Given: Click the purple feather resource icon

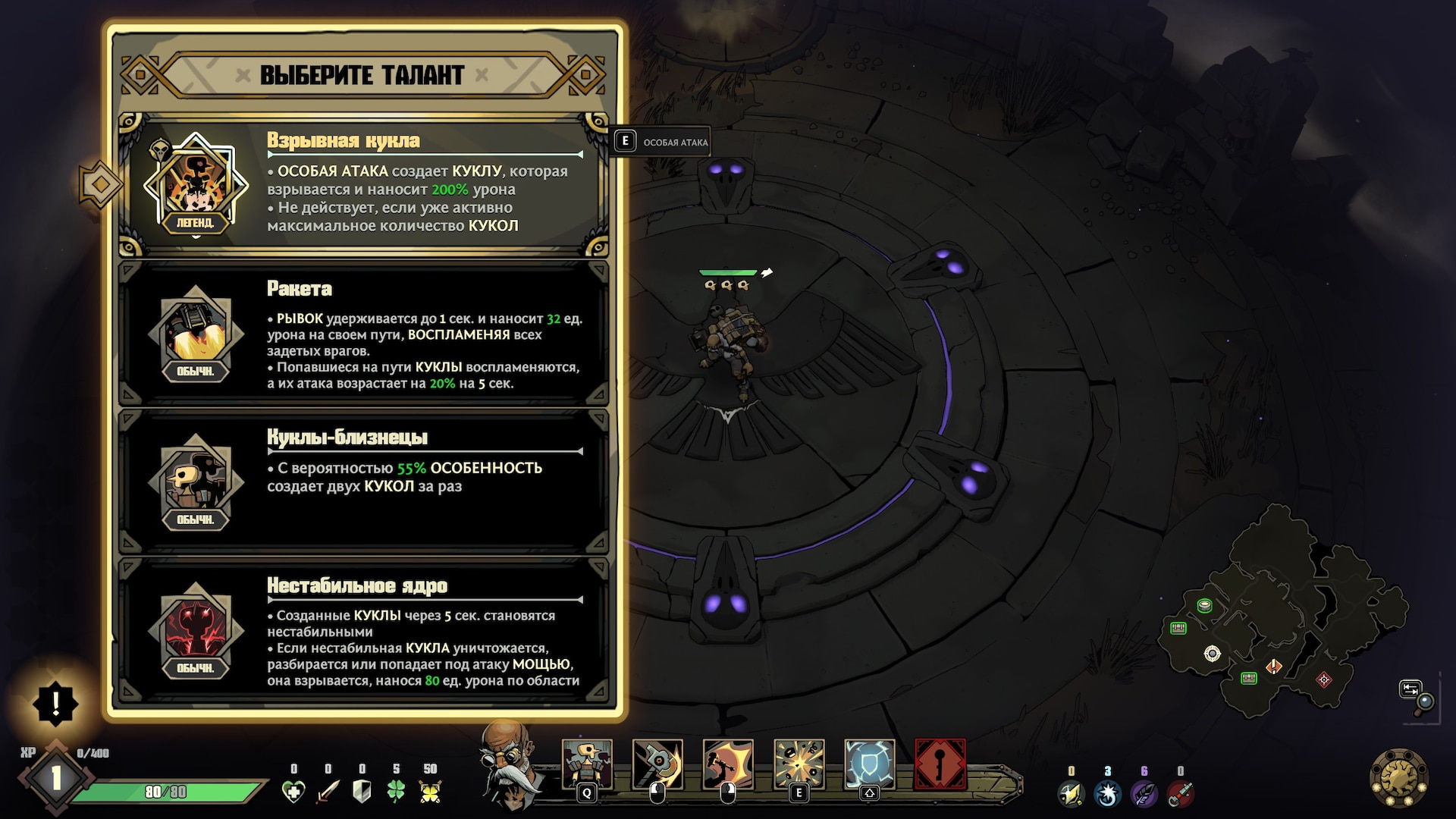Looking at the screenshot, I should [1144, 794].
